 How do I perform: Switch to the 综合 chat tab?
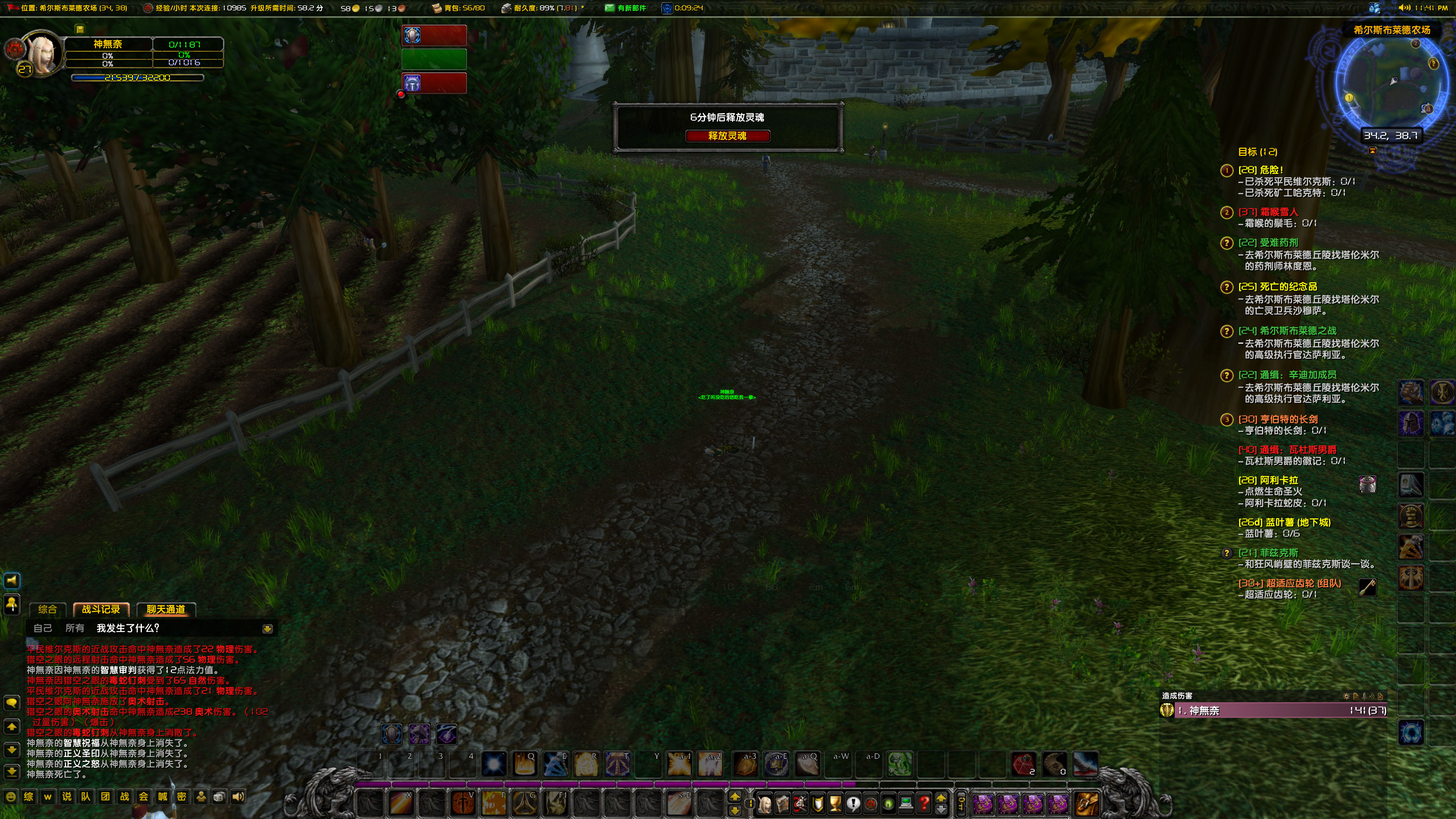(x=47, y=610)
